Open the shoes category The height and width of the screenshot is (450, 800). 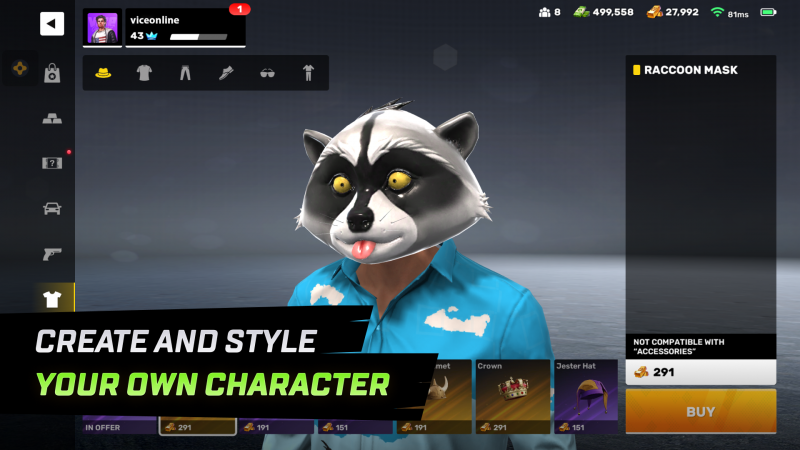(226, 73)
